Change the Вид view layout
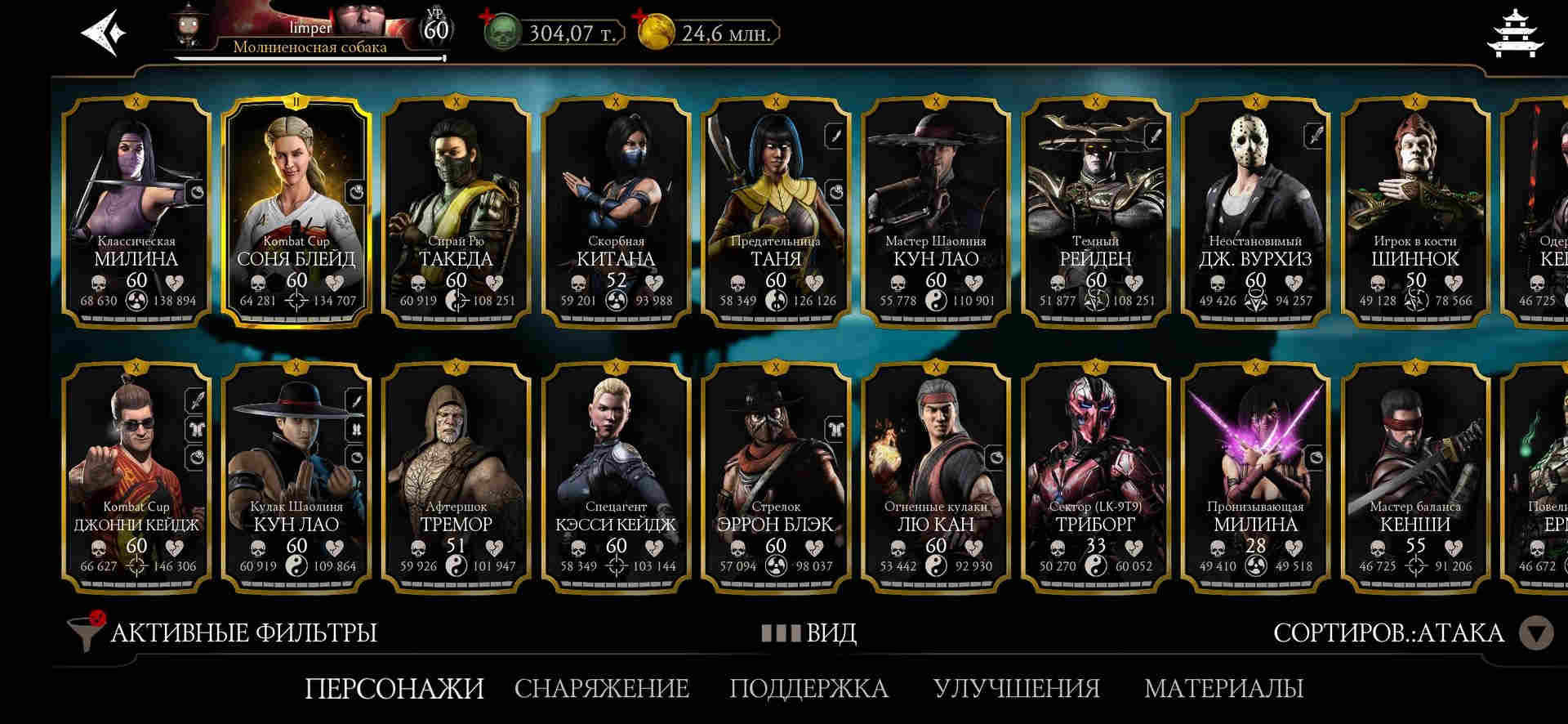This screenshot has width=1568, height=724. [x=809, y=633]
